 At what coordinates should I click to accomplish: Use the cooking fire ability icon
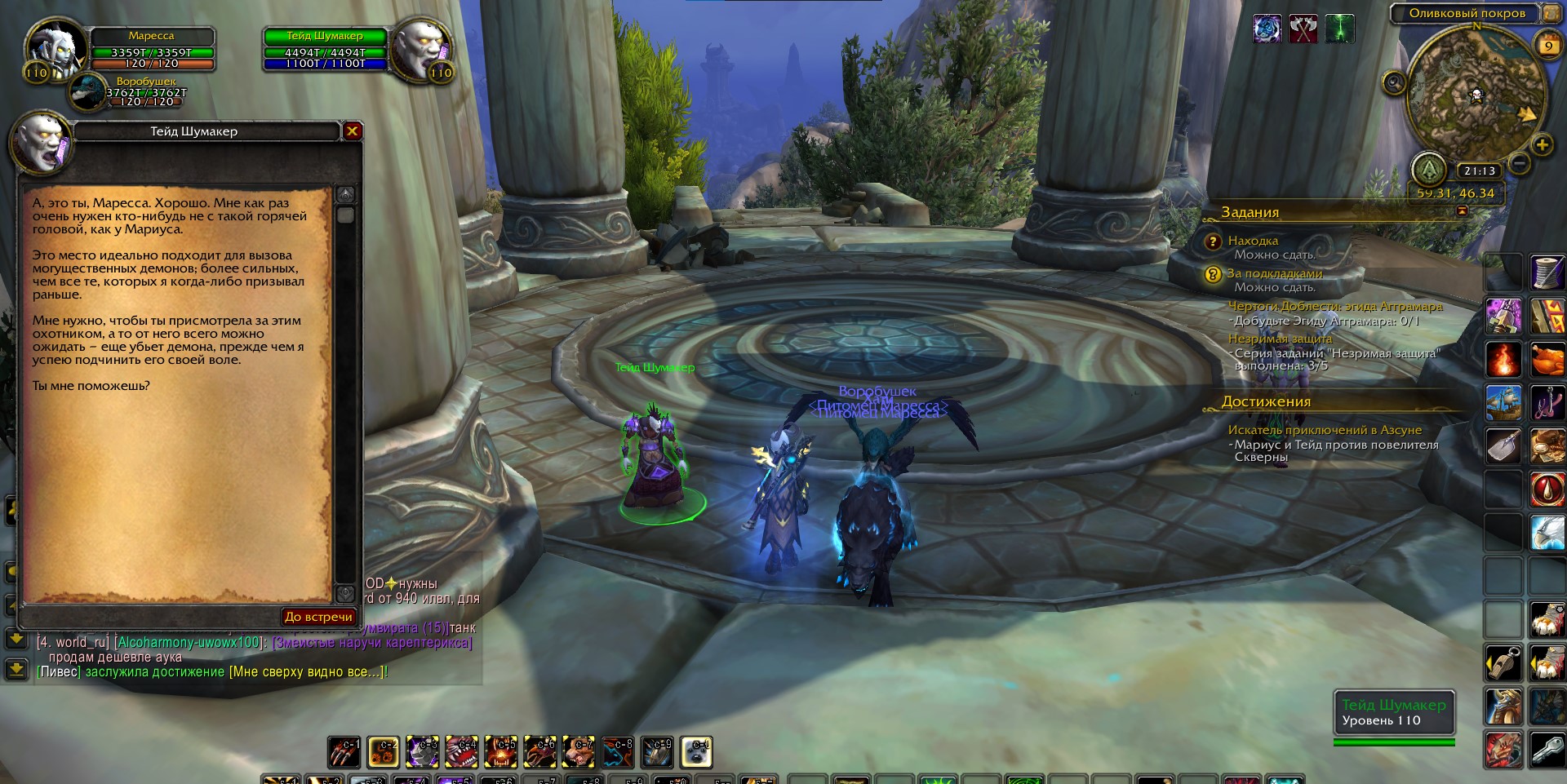click(x=1503, y=359)
